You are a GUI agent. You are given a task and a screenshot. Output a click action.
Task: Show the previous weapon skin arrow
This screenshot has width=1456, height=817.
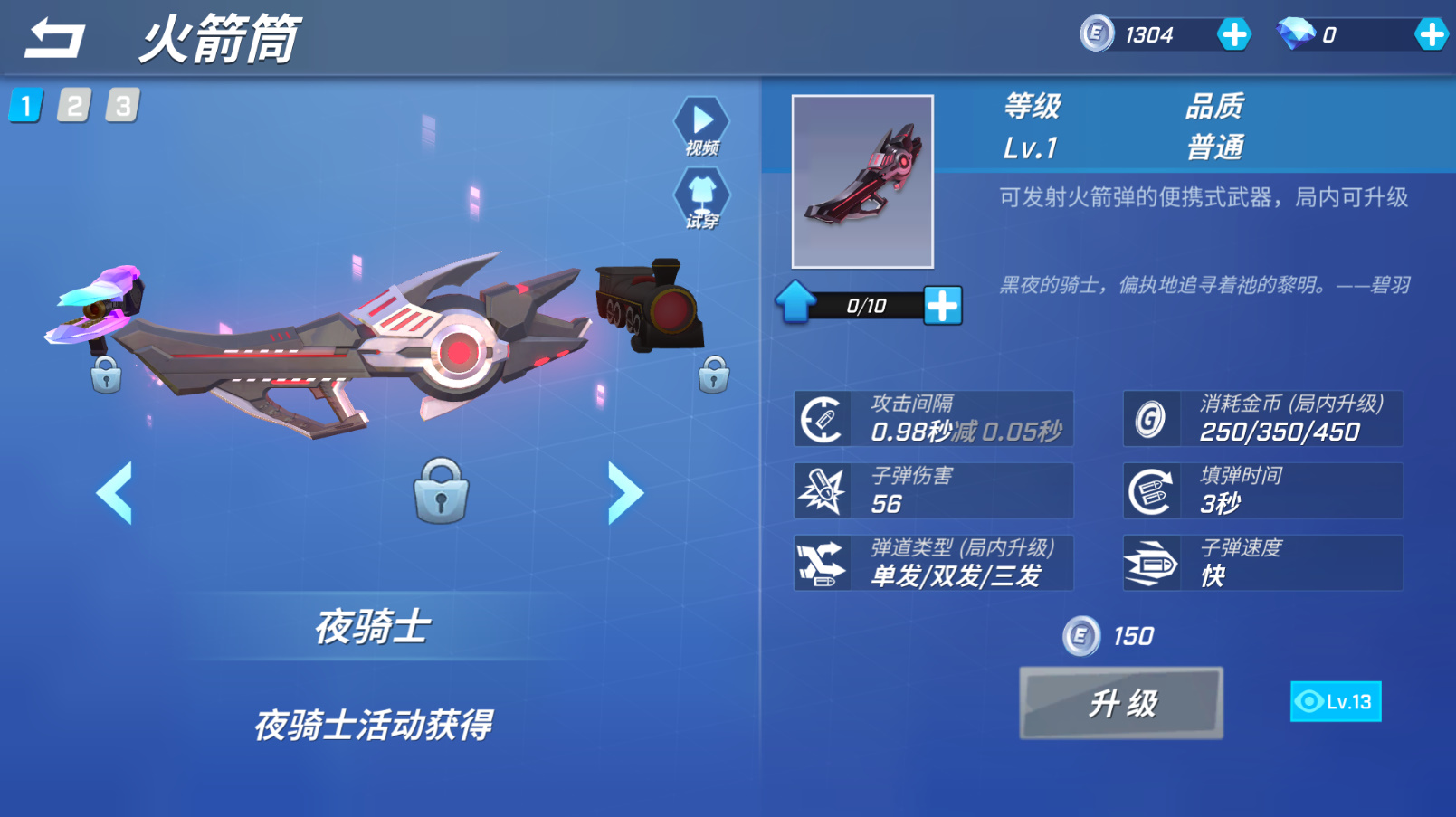(x=115, y=492)
